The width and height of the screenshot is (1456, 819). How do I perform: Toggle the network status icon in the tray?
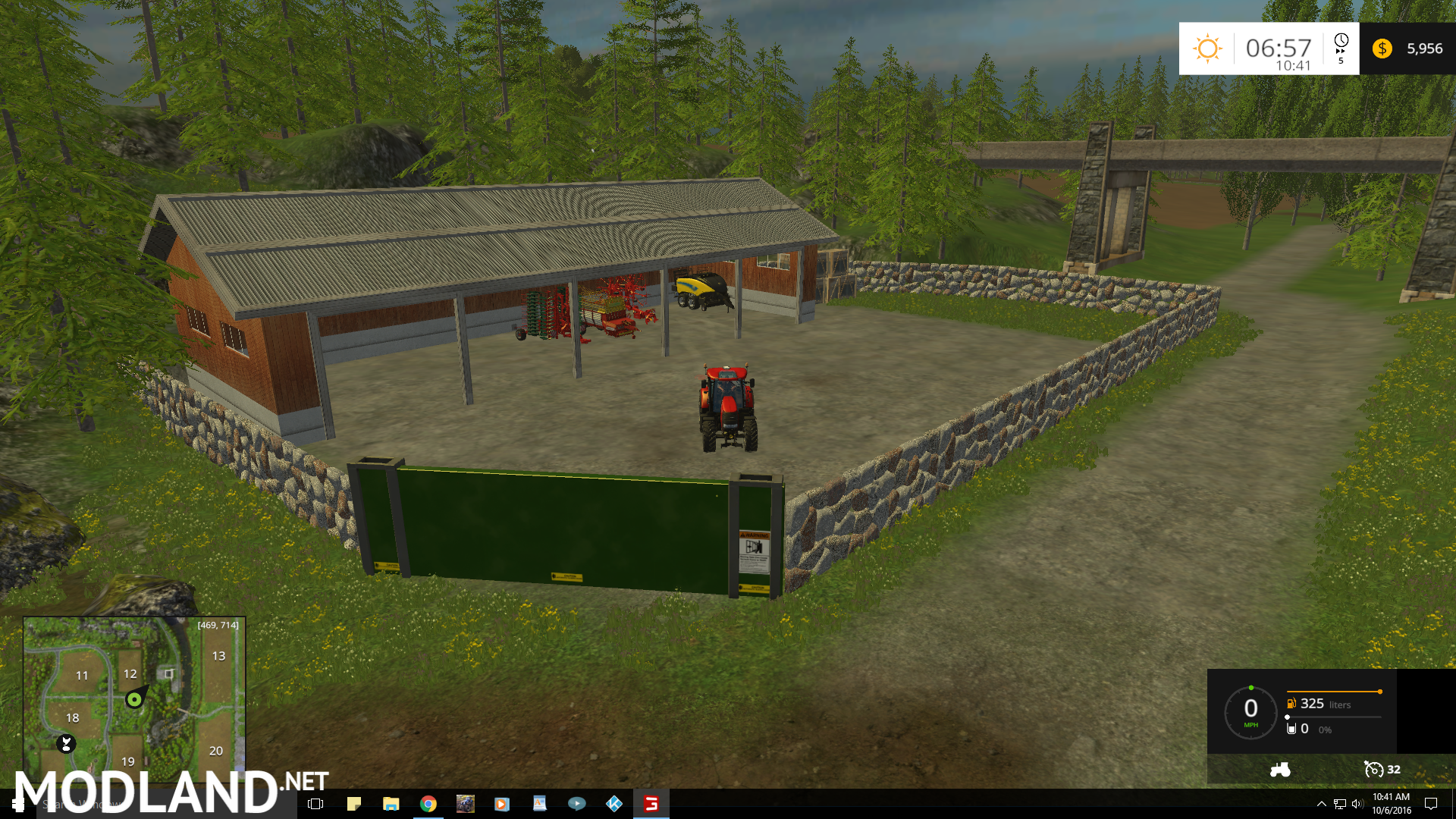pyautogui.click(x=1341, y=805)
